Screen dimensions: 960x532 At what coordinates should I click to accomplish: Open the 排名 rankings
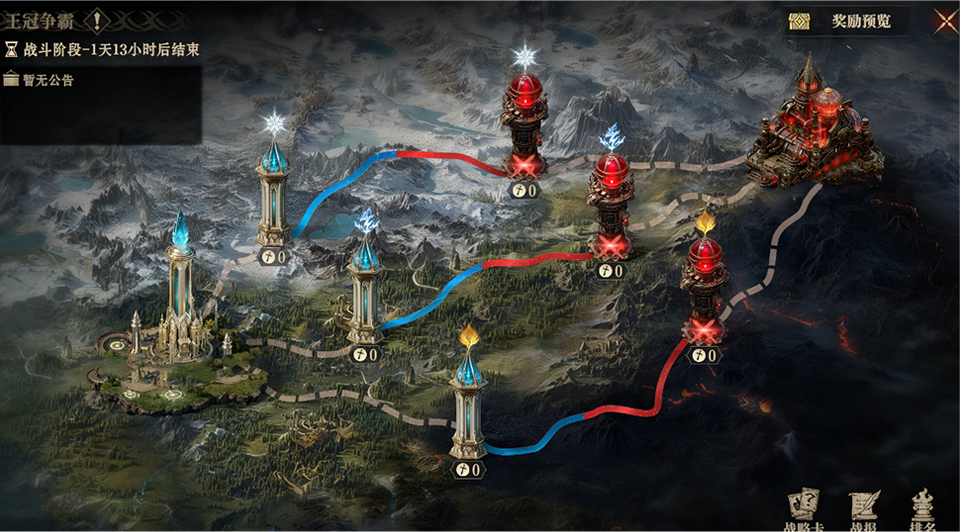[922, 508]
